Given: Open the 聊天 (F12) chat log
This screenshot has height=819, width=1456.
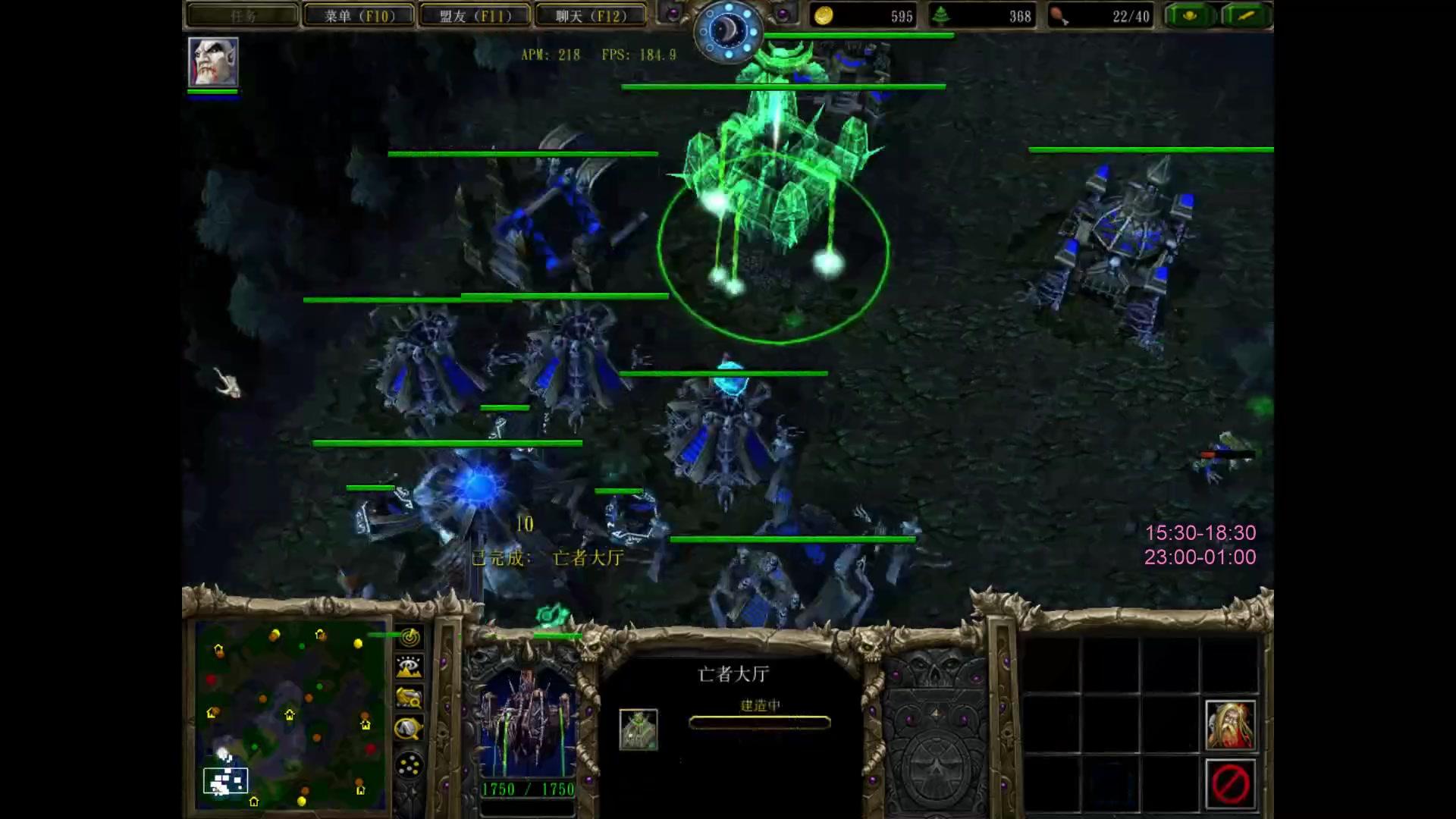Looking at the screenshot, I should coord(591,16).
